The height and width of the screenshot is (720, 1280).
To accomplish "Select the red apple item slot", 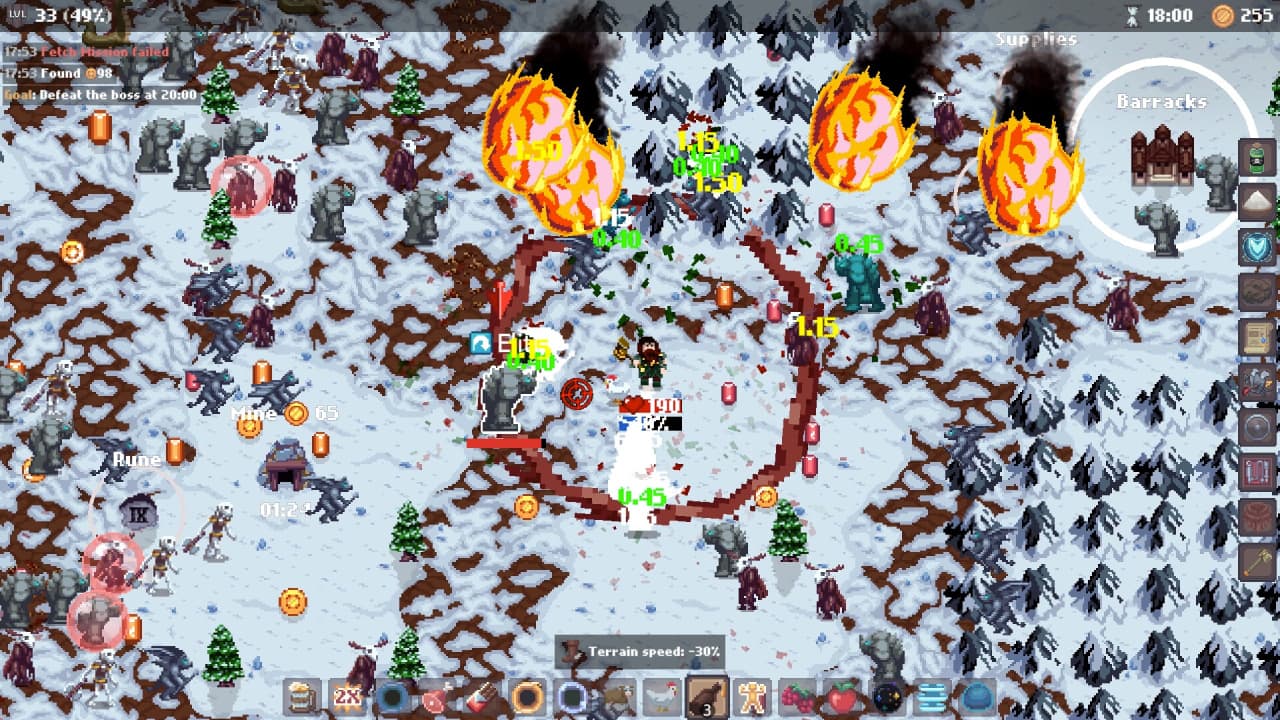I will coord(842,697).
